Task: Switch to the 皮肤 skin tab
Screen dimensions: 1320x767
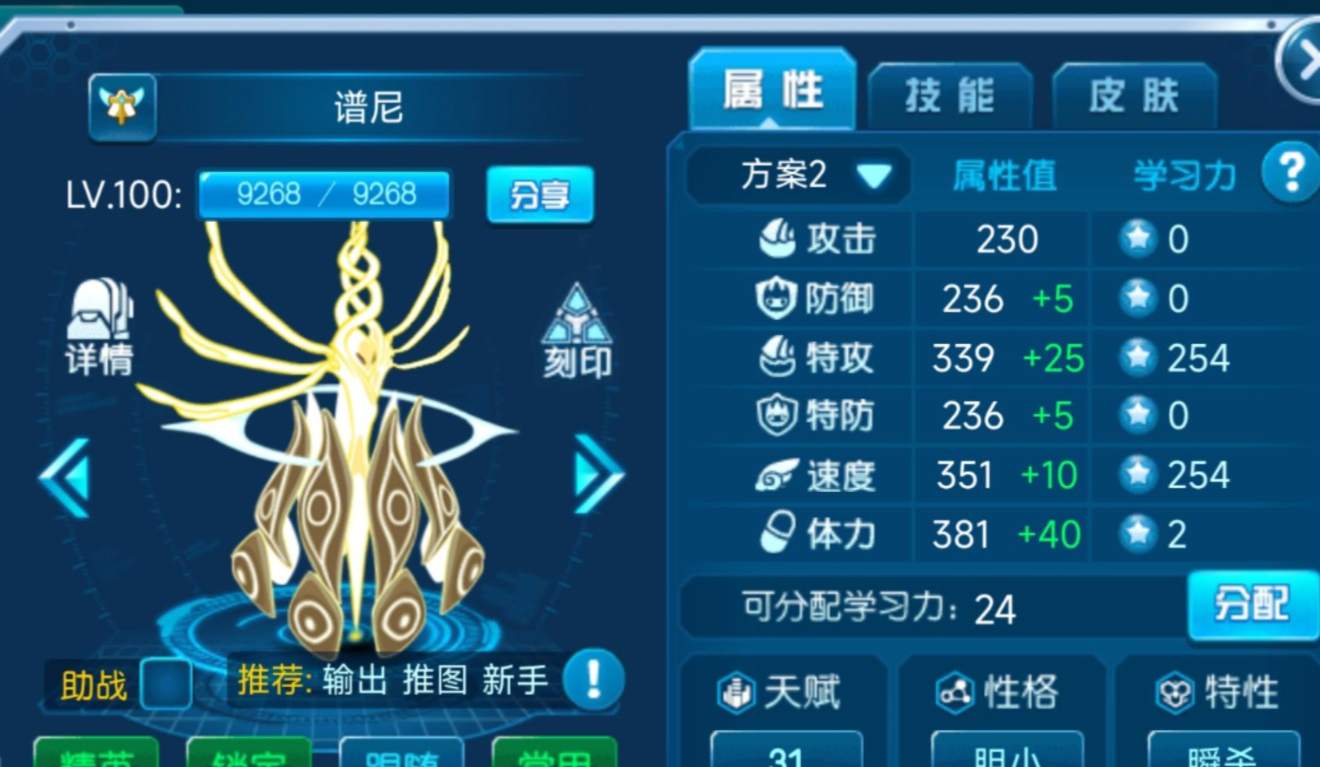Action: [1135, 92]
